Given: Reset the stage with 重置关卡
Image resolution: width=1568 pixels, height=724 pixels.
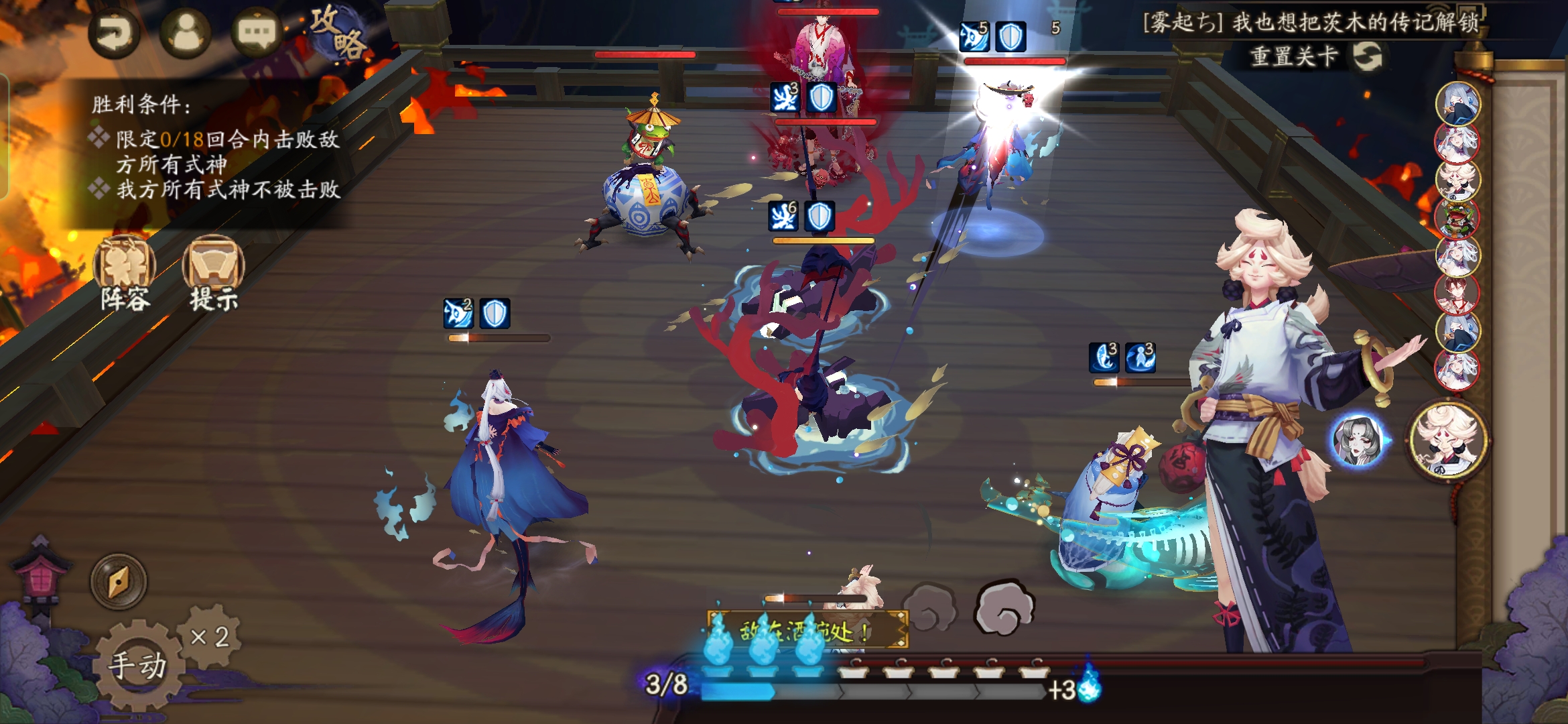Looking at the screenshot, I should click(1315, 56).
